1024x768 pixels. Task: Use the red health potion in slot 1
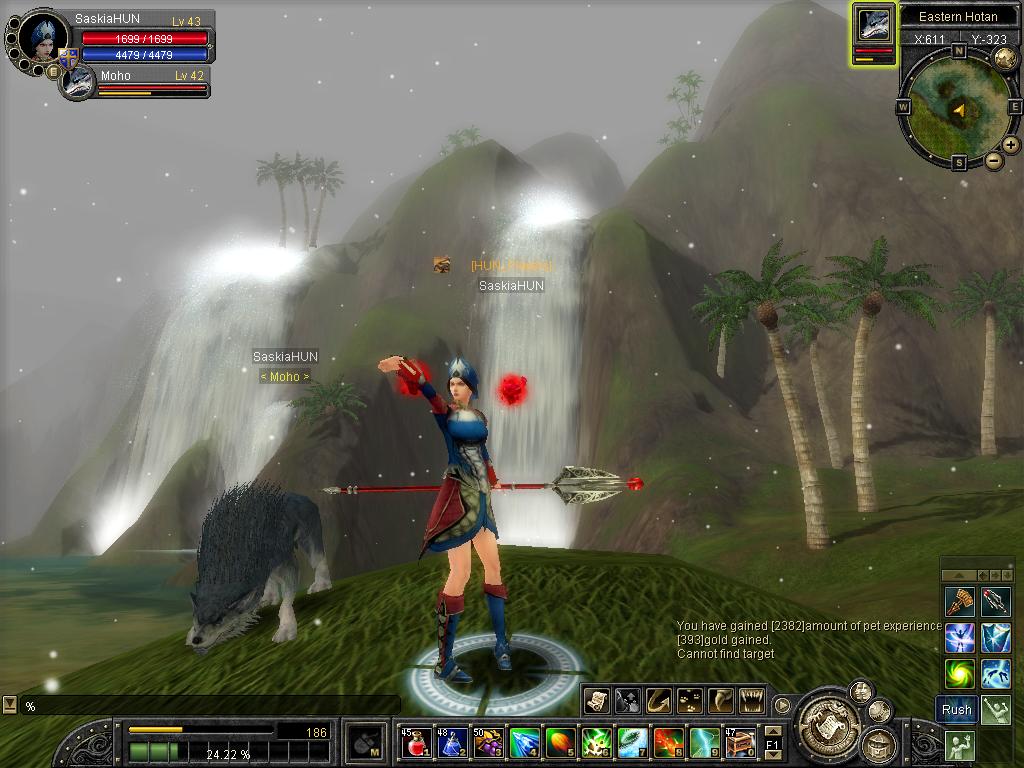pyautogui.click(x=416, y=743)
